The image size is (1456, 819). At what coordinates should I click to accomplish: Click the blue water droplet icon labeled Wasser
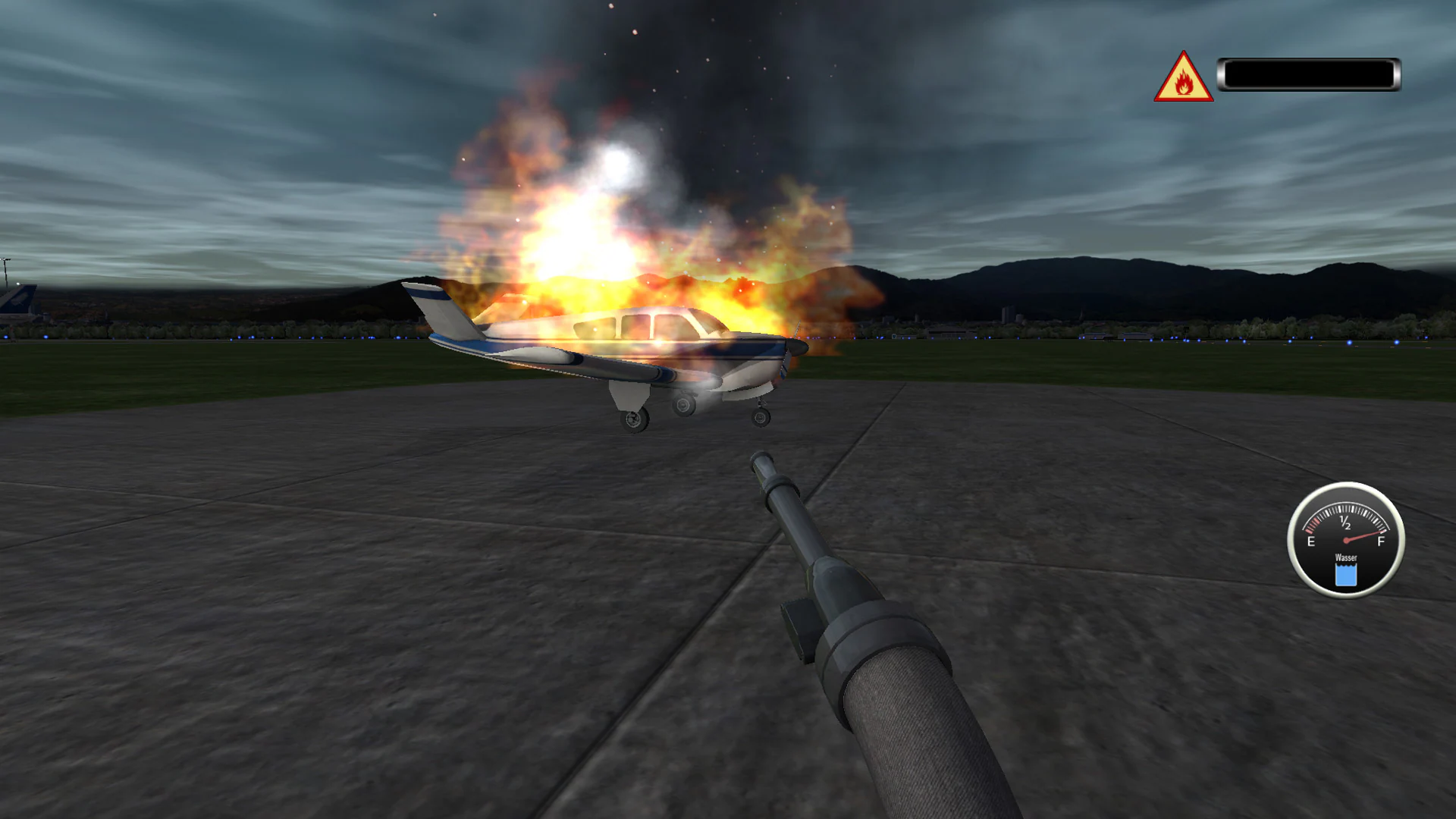coord(1346,575)
